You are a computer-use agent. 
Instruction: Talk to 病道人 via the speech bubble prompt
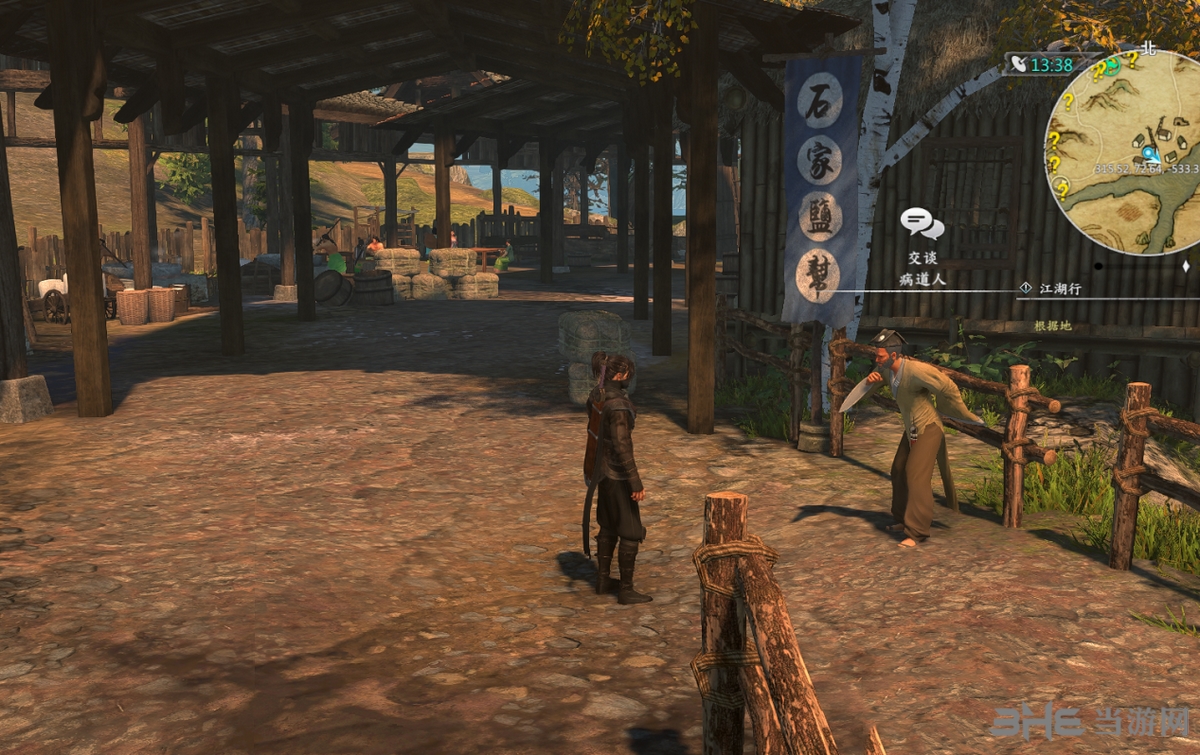click(921, 223)
